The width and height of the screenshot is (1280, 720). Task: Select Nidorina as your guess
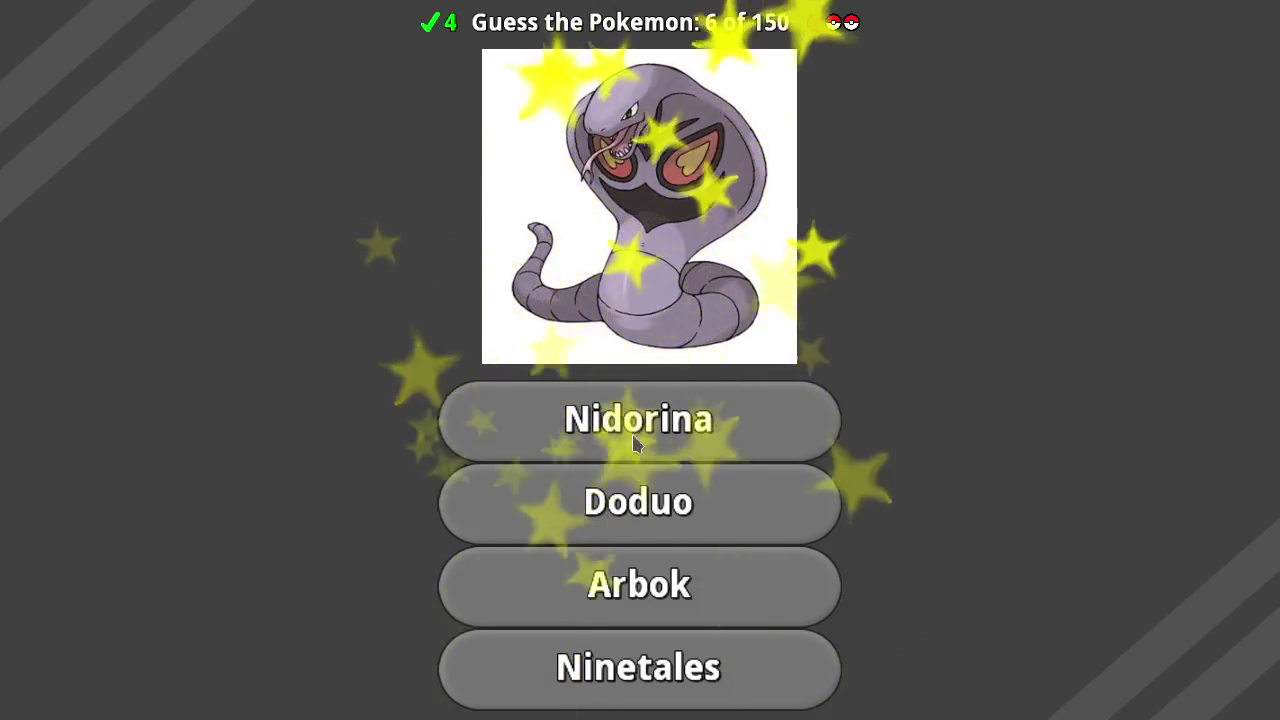pos(639,420)
